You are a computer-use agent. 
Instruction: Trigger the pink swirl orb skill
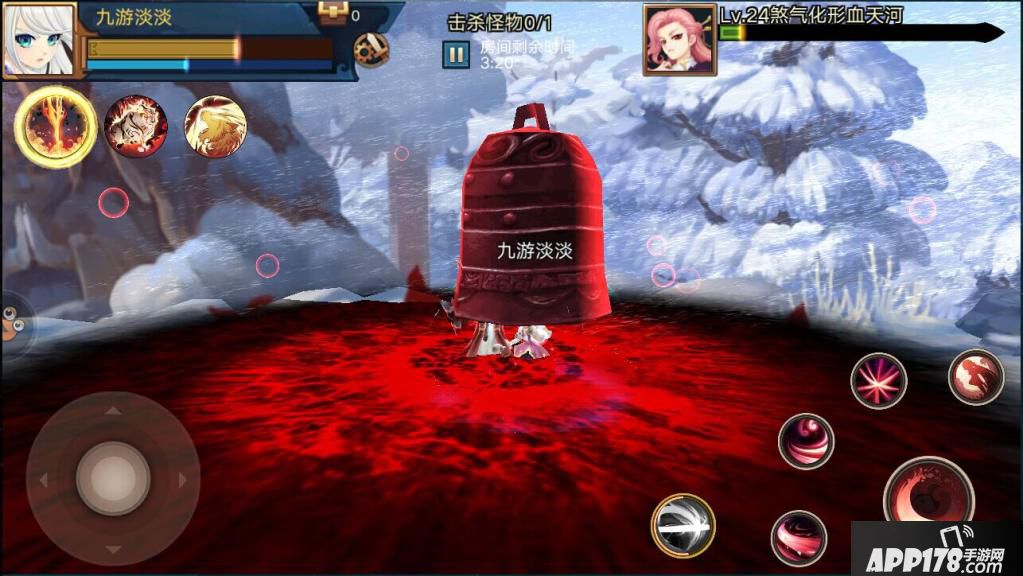pos(806,441)
